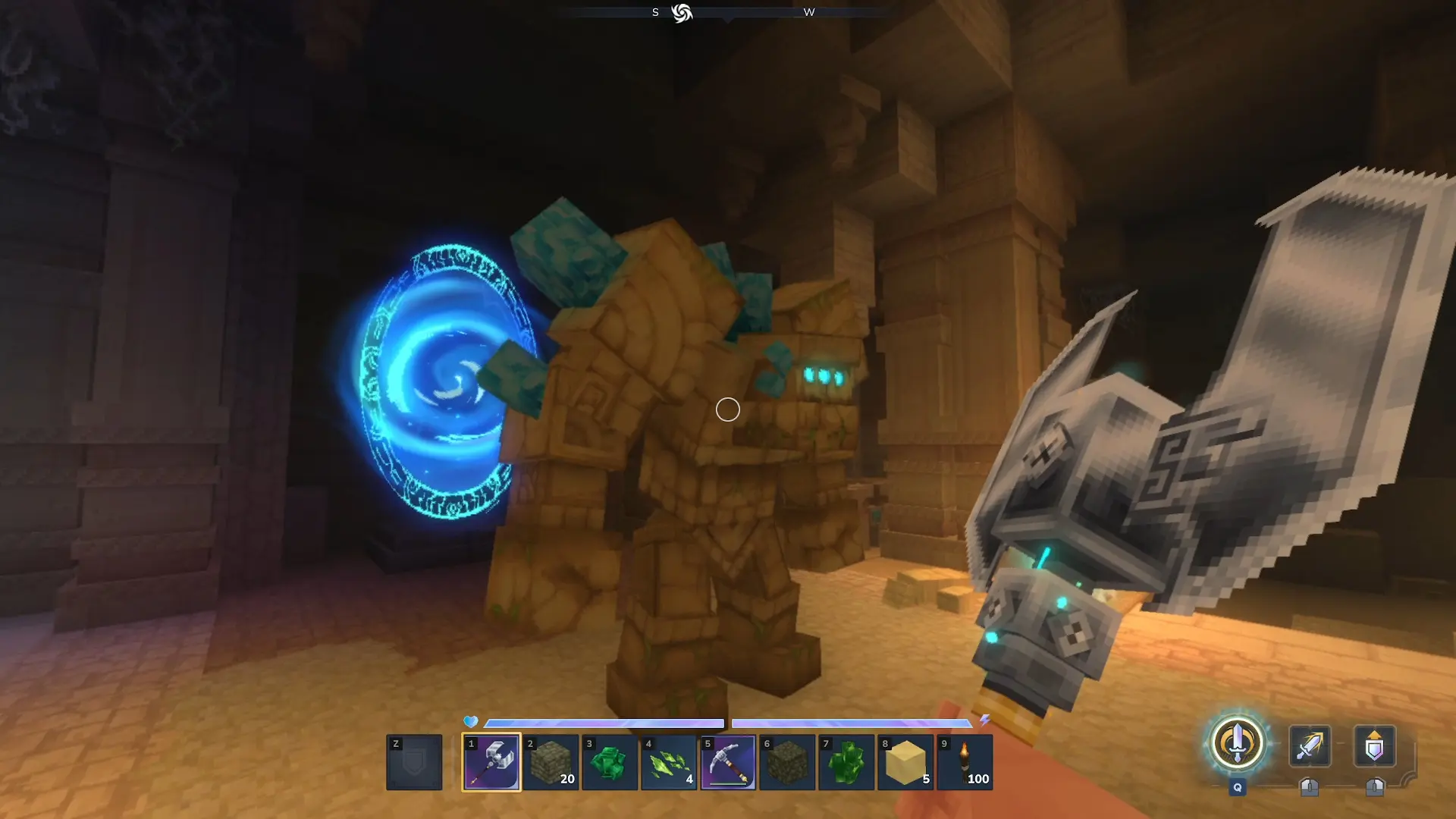The image size is (1456, 819).
Task: Select the dark mossy block in slot 6
Action: tap(787, 762)
